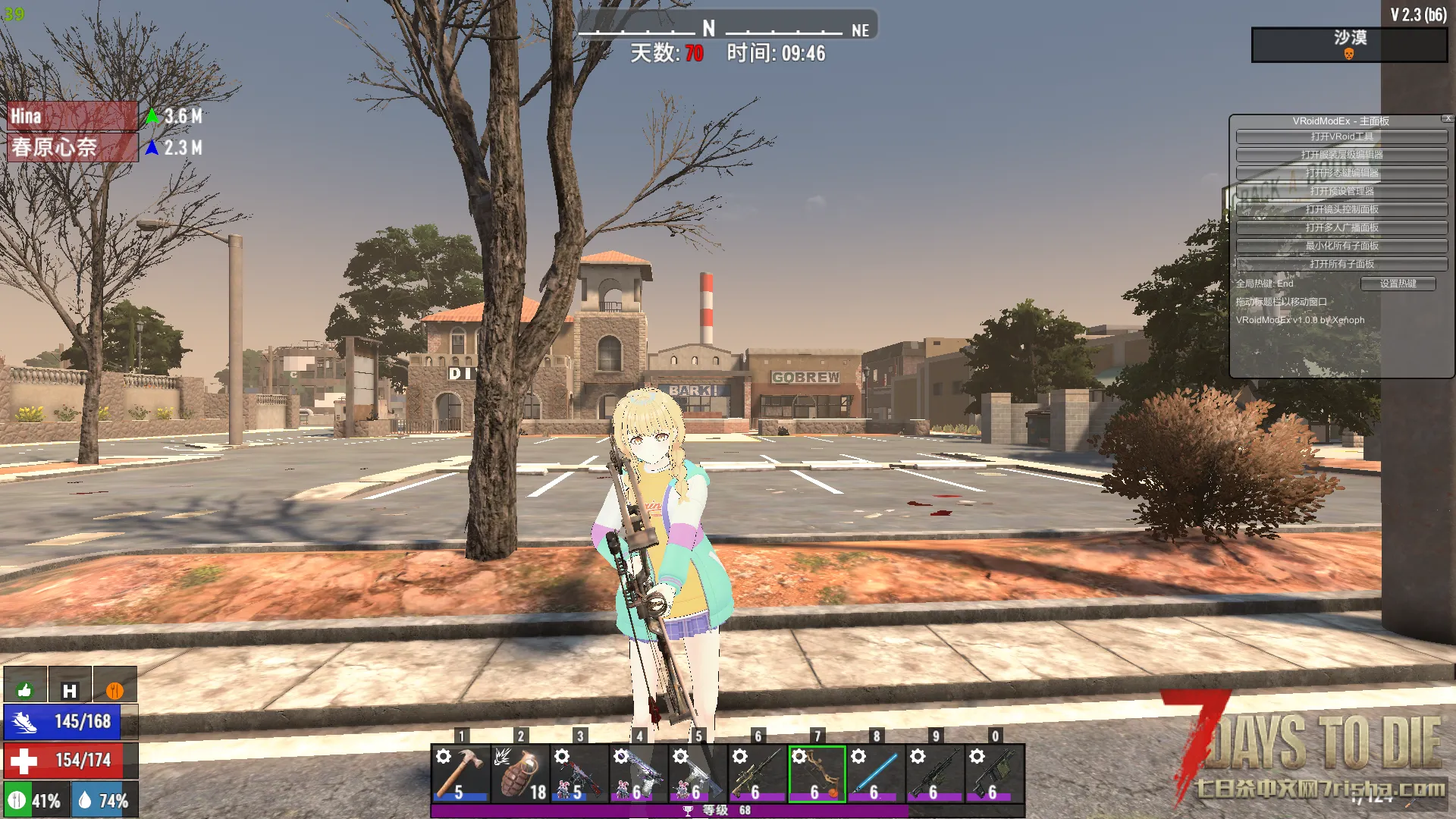Click the 设置热键 hotkey button
The image size is (1456, 819).
(1398, 284)
